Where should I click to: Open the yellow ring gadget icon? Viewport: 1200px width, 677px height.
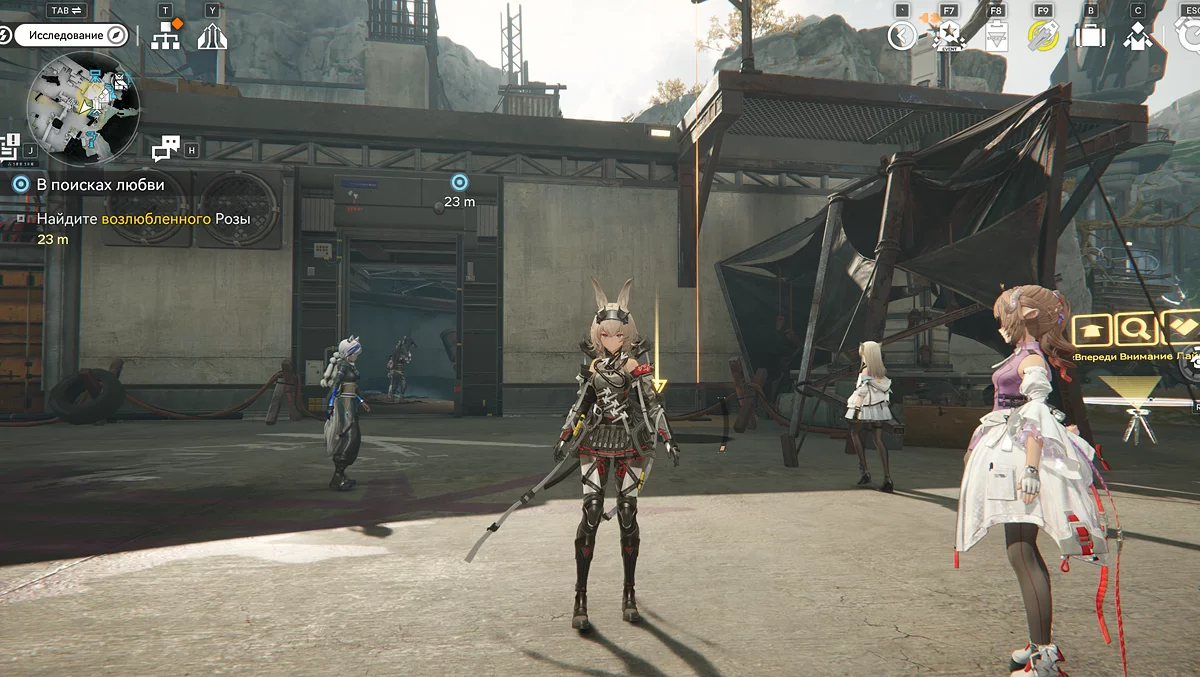pyautogui.click(x=1043, y=37)
